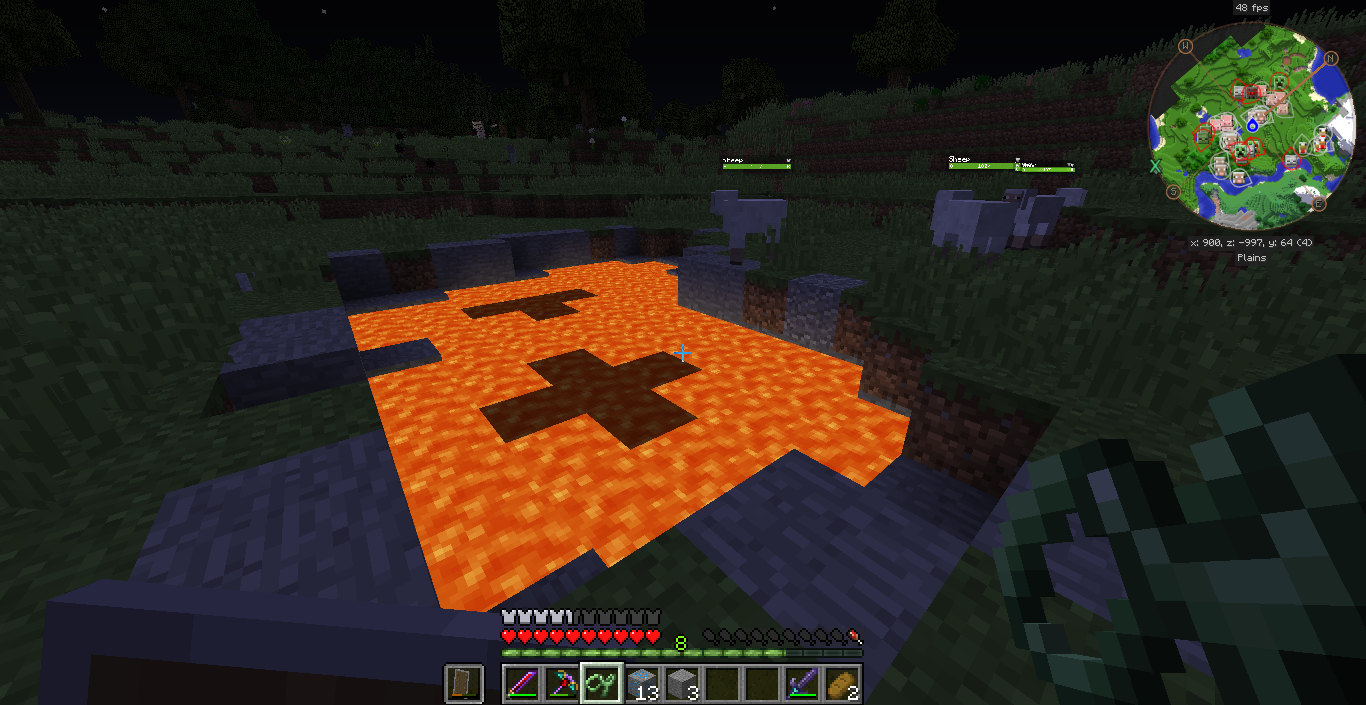The width and height of the screenshot is (1366, 705).
Task: Select the red sword hotbar slot
Action: coord(522,684)
